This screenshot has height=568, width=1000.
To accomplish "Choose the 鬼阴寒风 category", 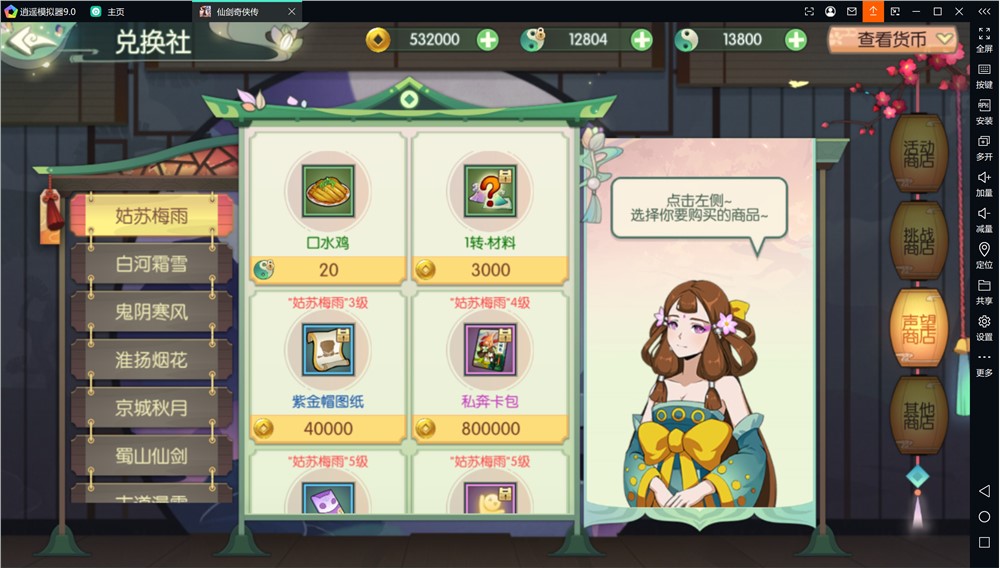I will point(152,312).
